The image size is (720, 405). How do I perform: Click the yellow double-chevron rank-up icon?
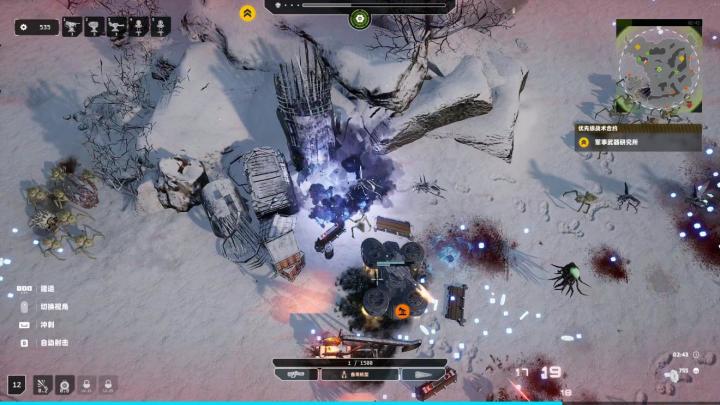click(247, 13)
